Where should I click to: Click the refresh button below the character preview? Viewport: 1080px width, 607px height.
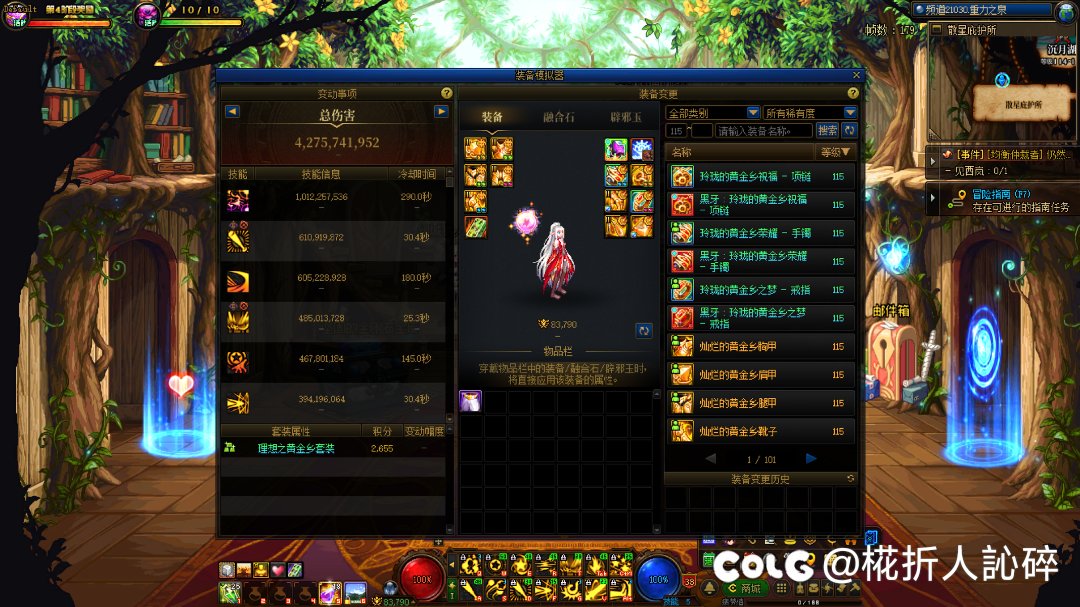(x=644, y=330)
